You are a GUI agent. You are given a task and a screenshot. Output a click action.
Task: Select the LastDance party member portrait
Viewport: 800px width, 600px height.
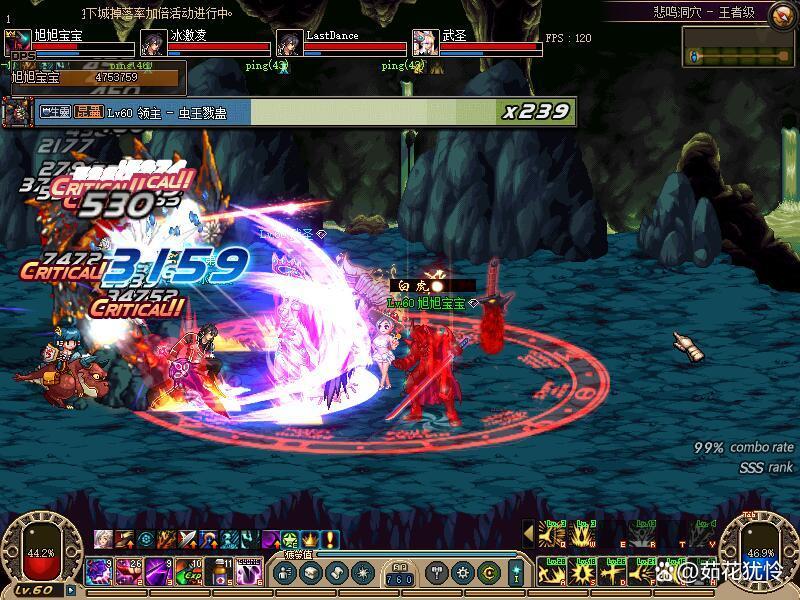pos(289,43)
